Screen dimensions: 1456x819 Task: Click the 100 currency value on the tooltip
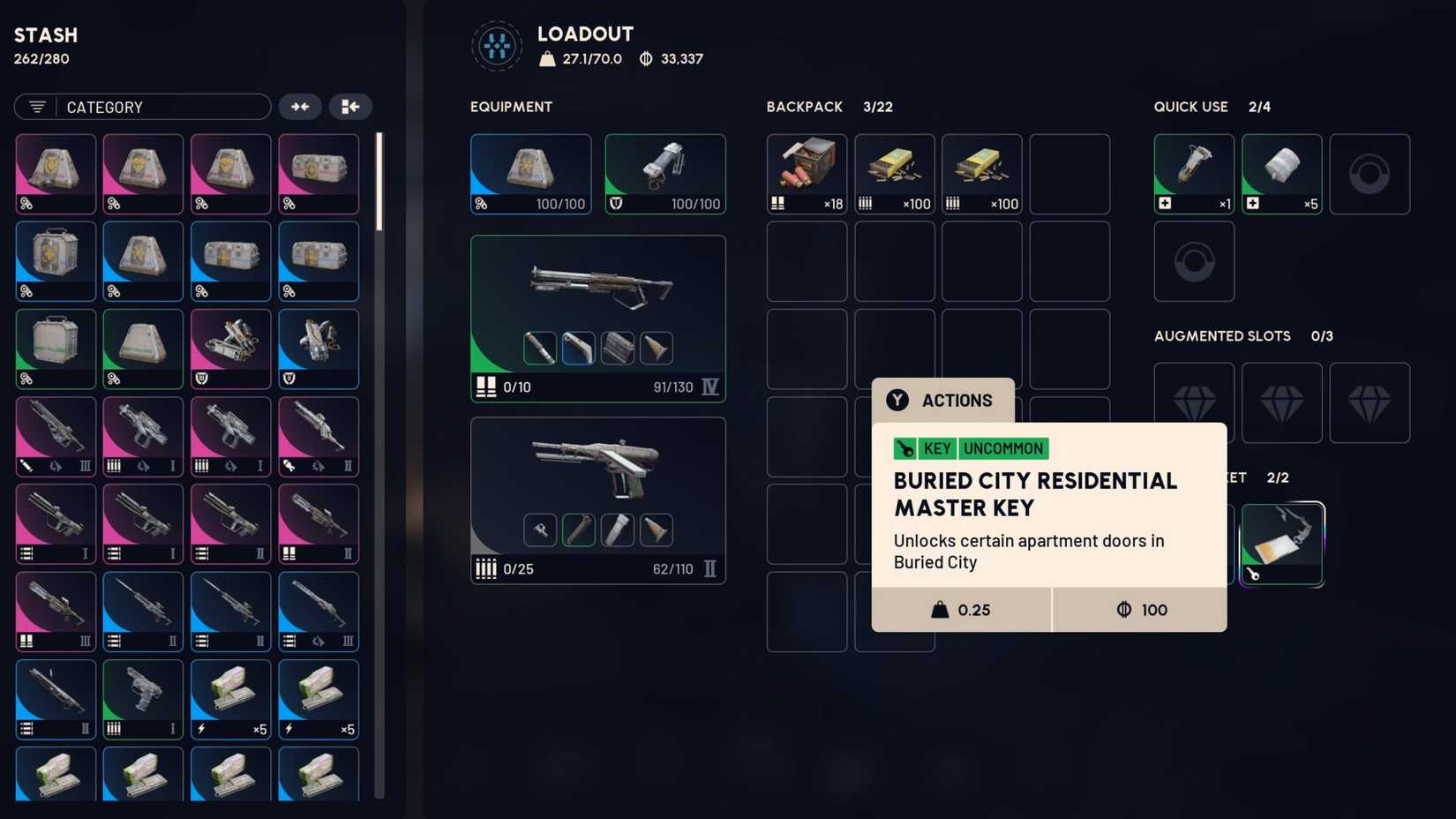[1139, 609]
